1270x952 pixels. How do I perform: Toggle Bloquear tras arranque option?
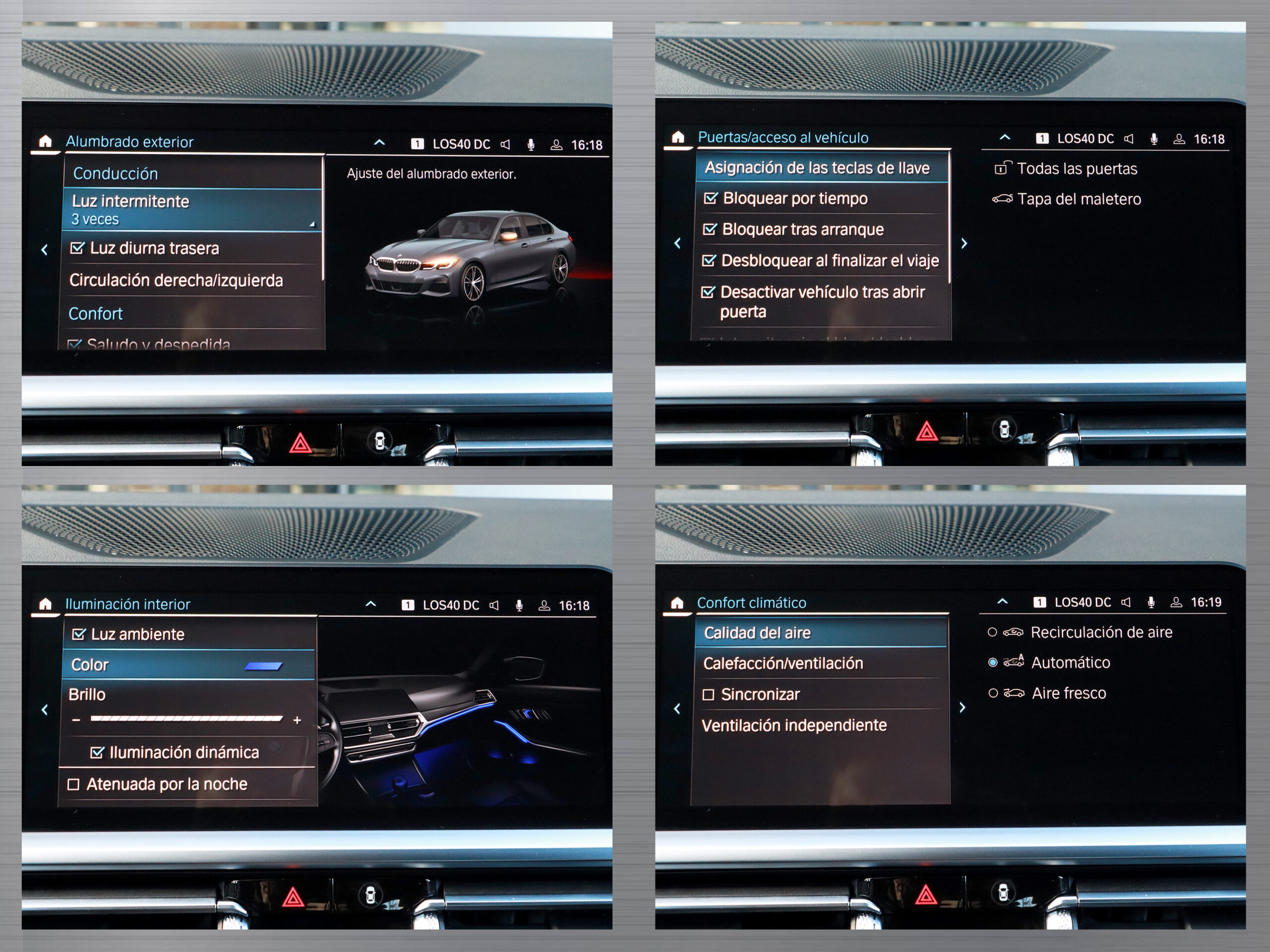pos(709,230)
